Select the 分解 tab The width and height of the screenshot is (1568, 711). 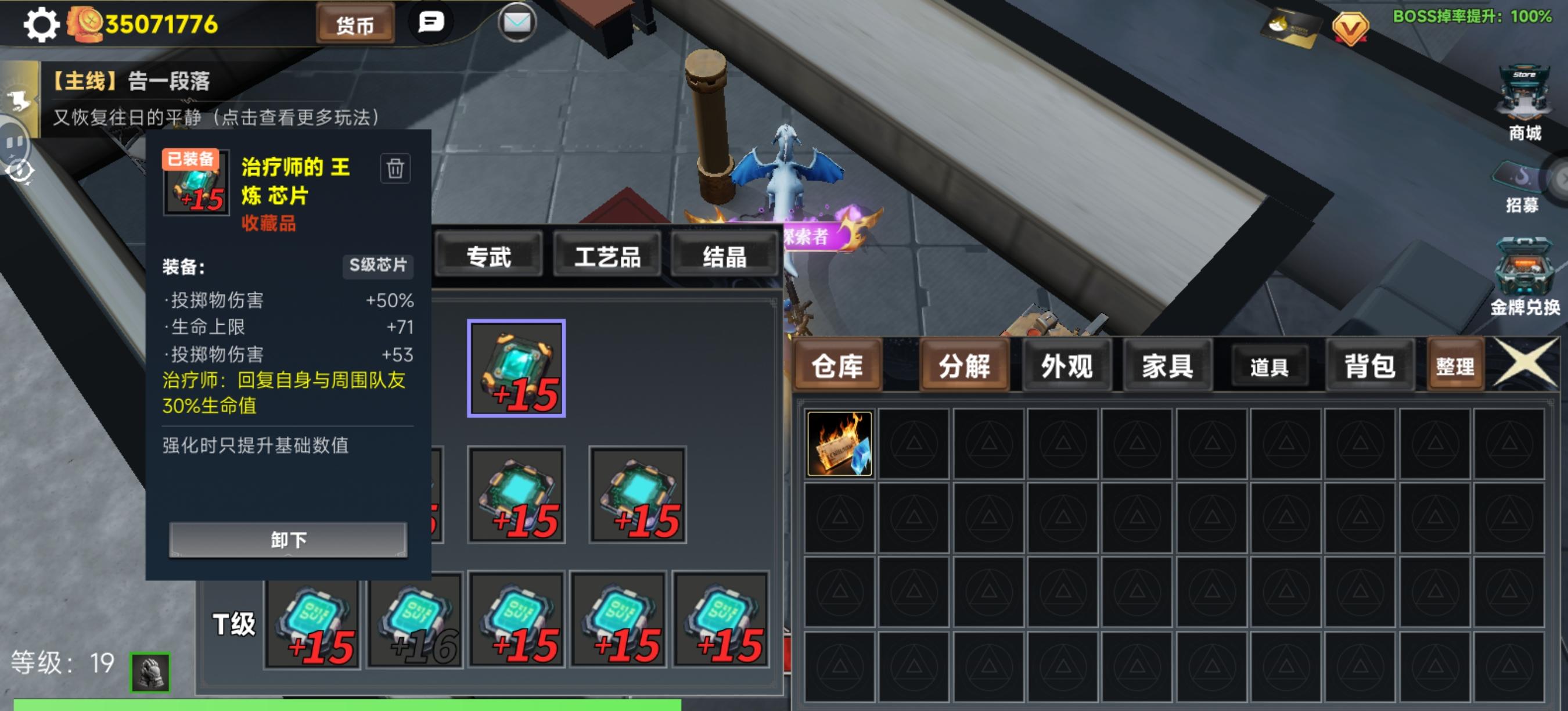[964, 366]
